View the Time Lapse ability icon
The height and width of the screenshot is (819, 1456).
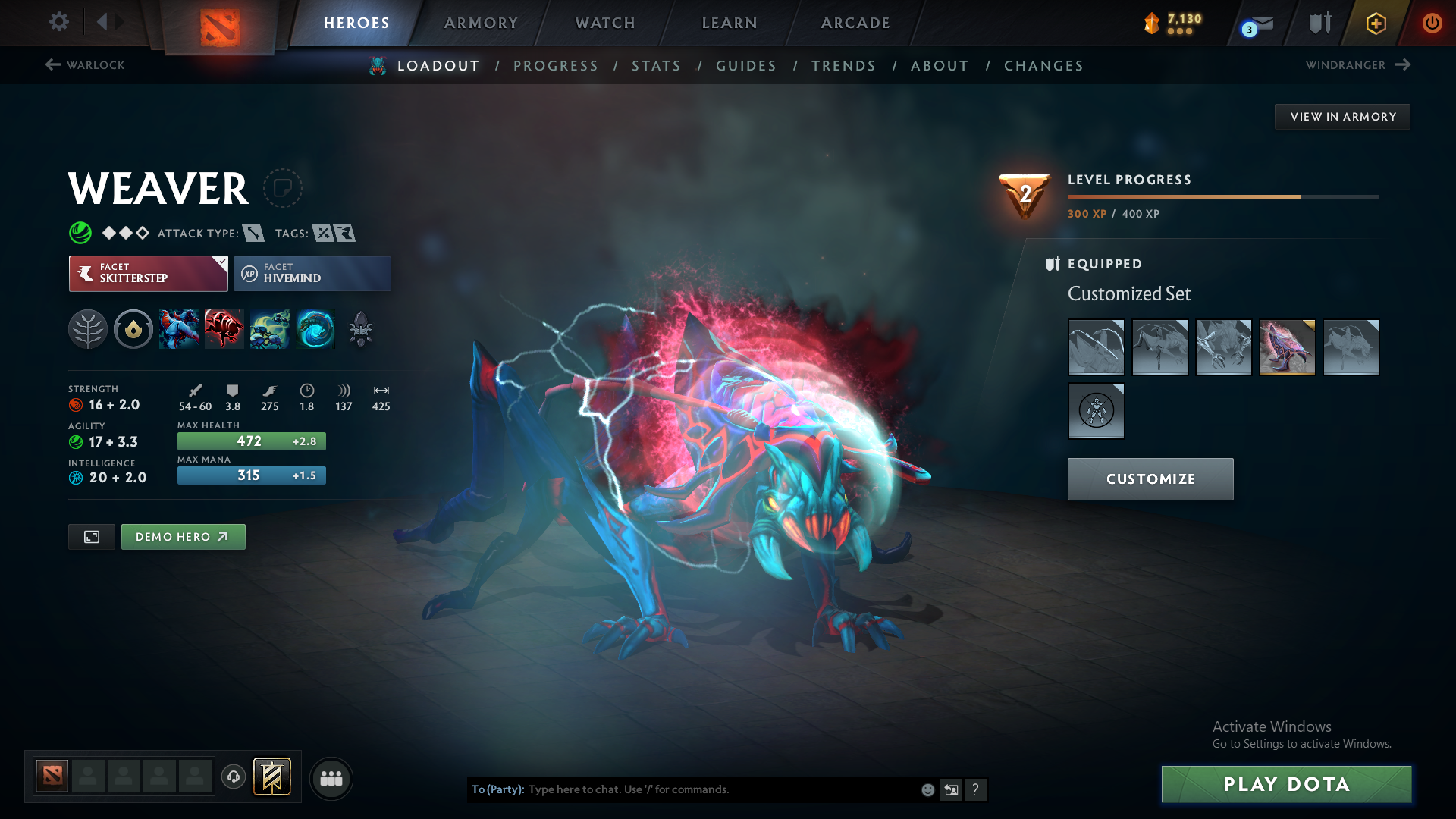(315, 329)
